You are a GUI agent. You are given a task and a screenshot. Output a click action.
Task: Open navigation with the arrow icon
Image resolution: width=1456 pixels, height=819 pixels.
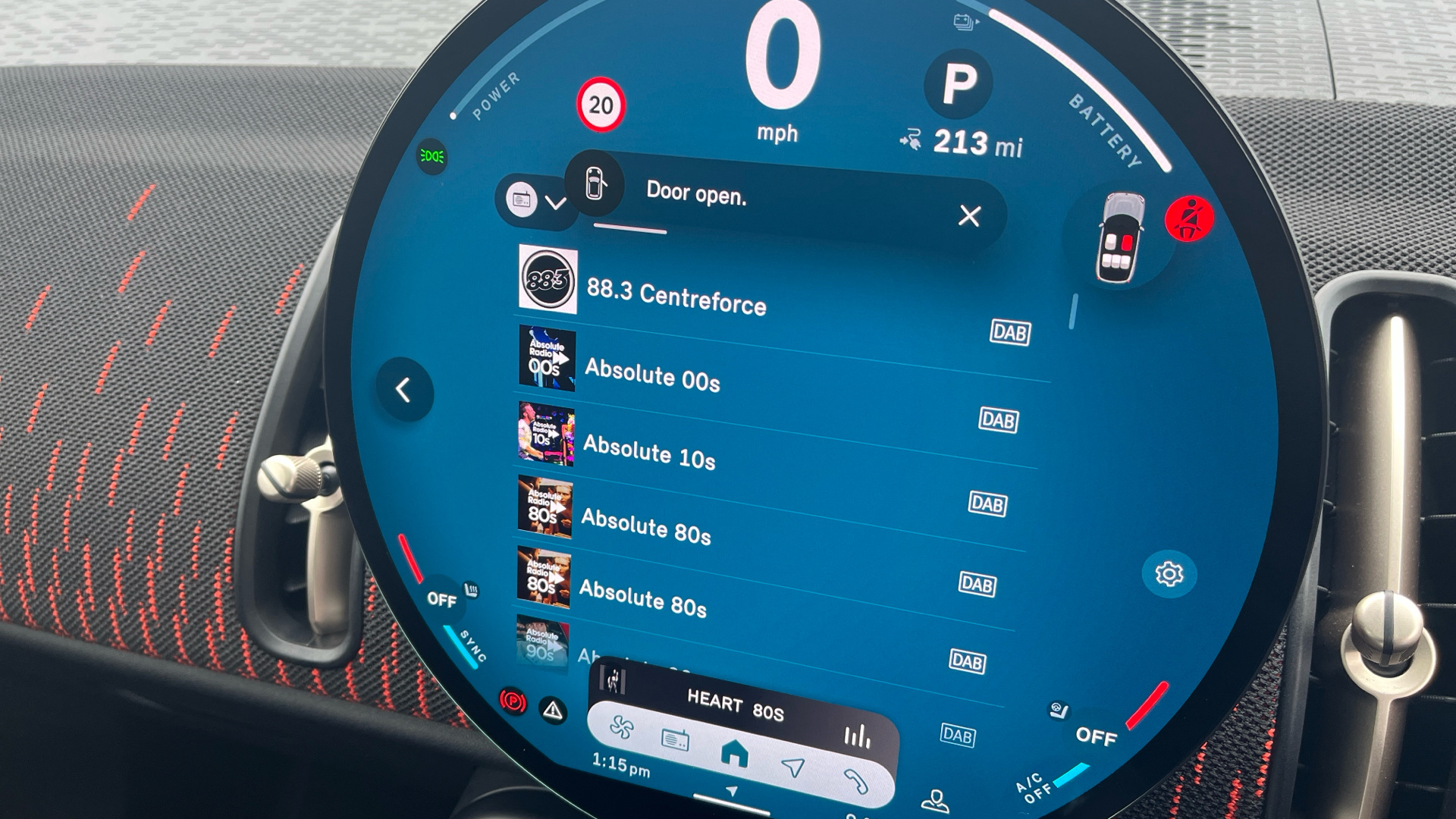click(793, 767)
